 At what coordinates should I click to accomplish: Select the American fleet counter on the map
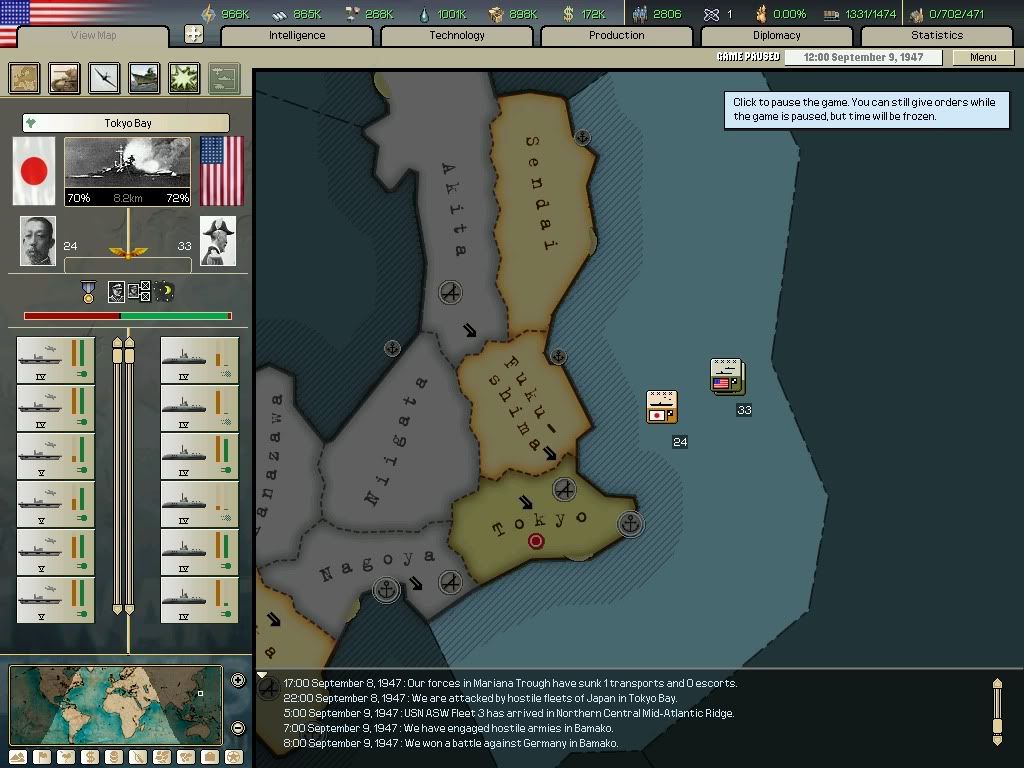(x=726, y=376)
